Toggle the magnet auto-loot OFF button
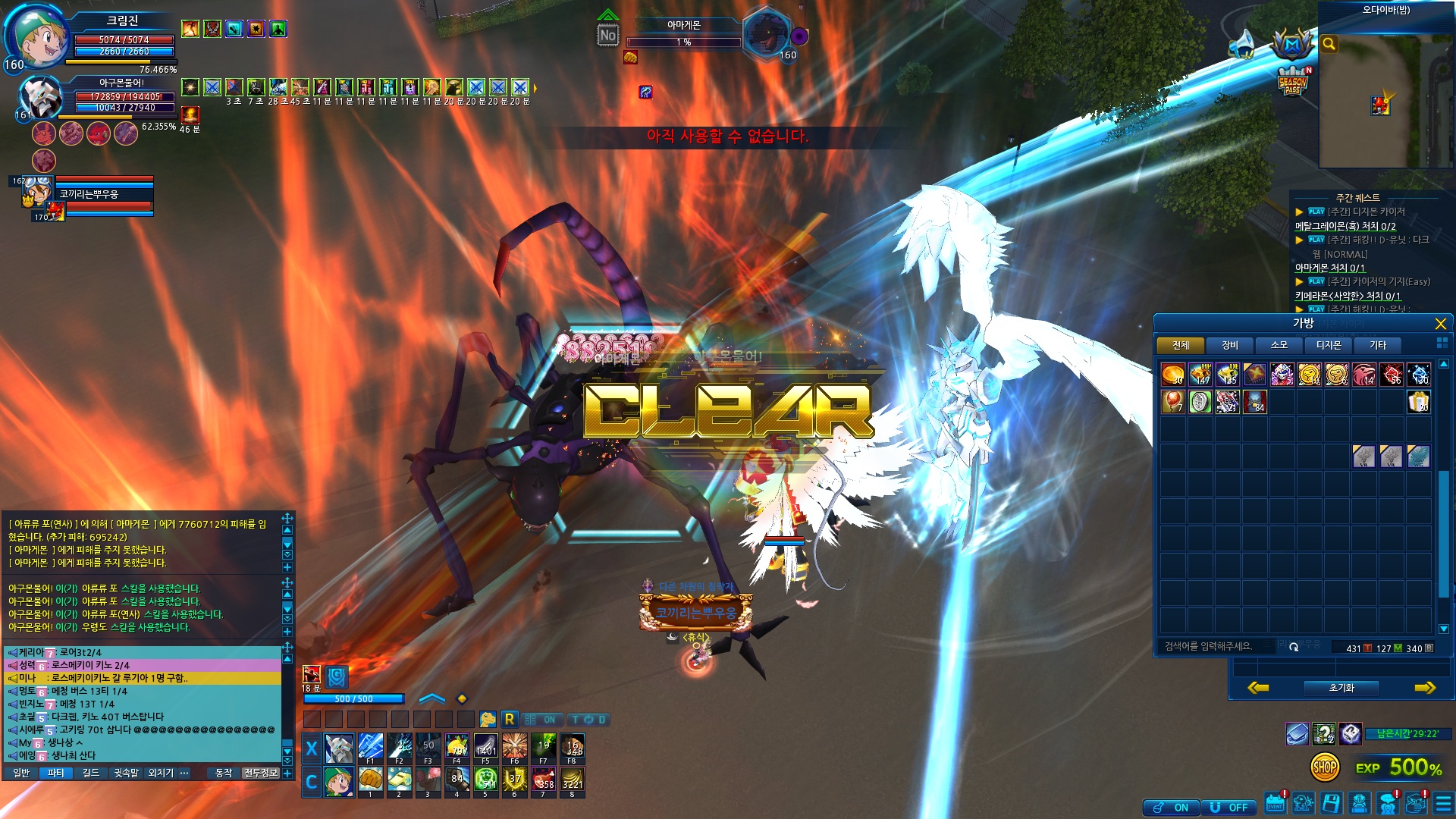This screenshot has height=819, width=1456. pyautogui.click(x=1228, y=808)
